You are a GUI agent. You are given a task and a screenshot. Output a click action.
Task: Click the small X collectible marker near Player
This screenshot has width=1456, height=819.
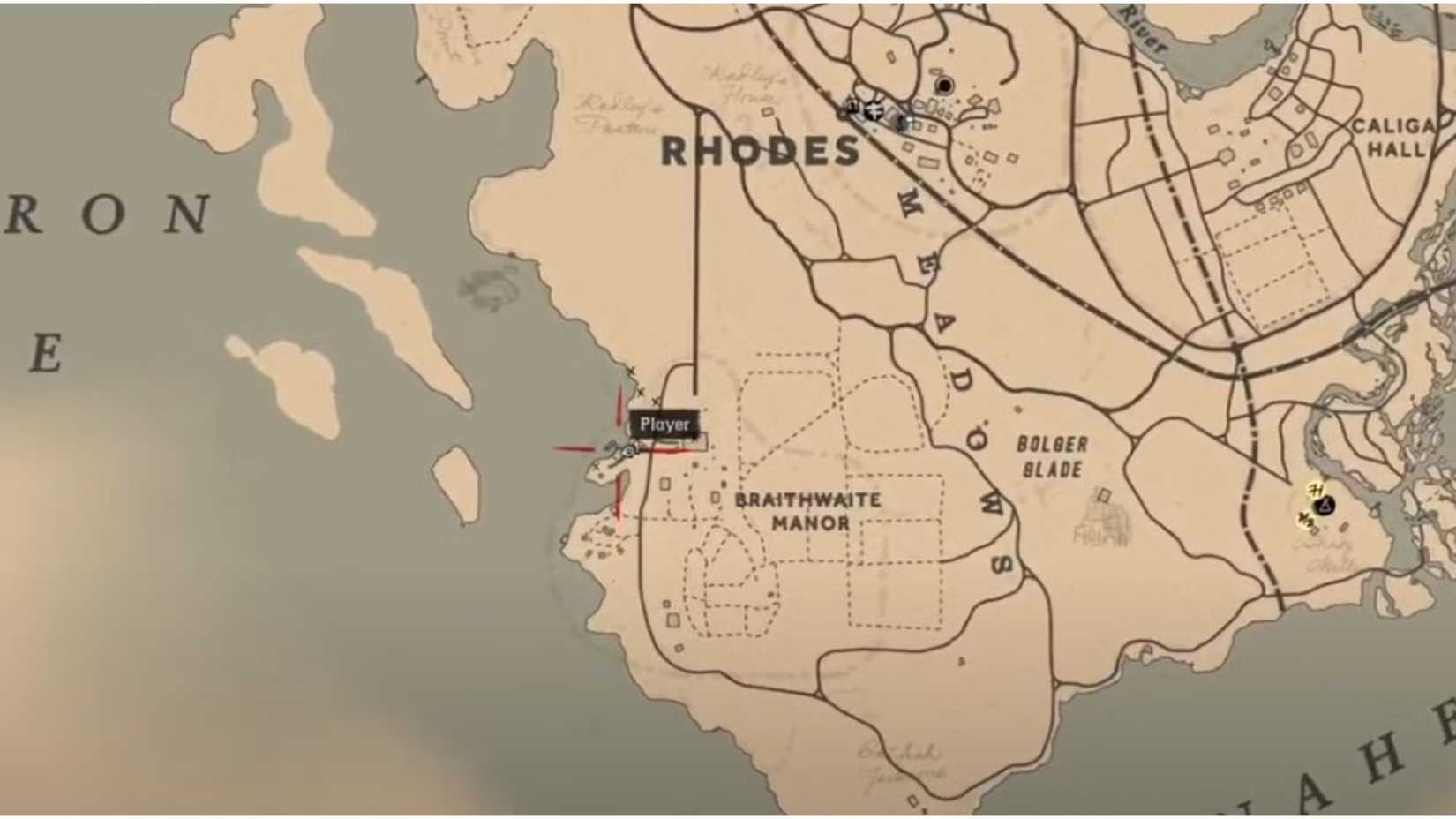pos(655,400)
